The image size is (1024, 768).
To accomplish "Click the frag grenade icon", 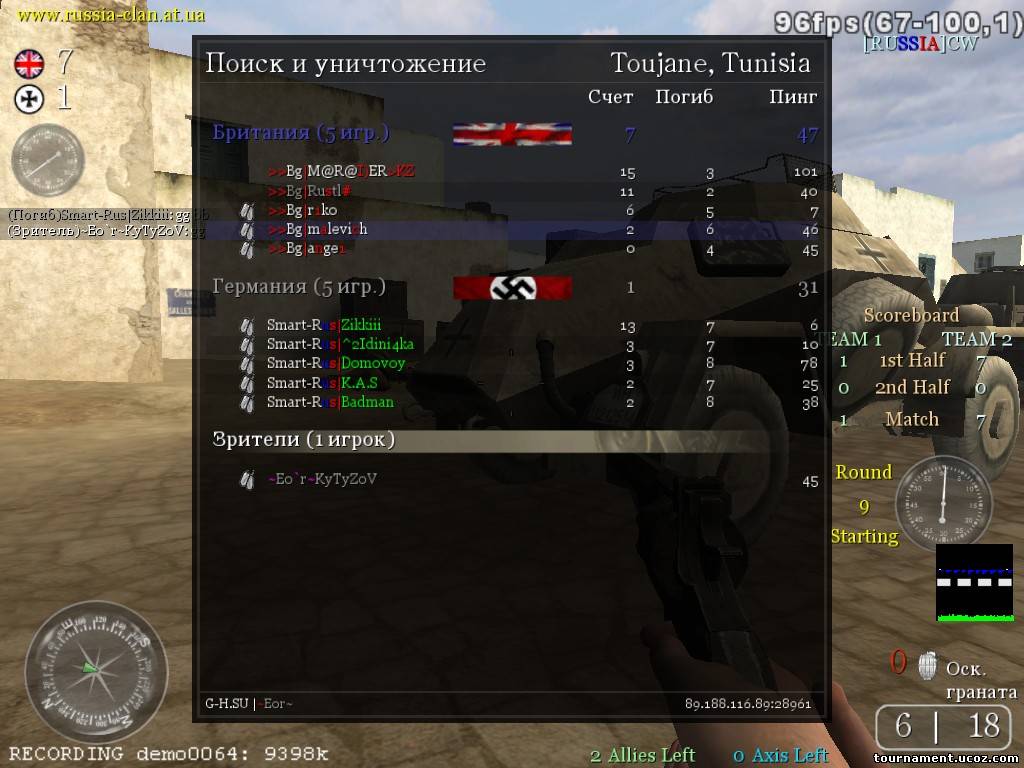I will [x=927, y=665].
